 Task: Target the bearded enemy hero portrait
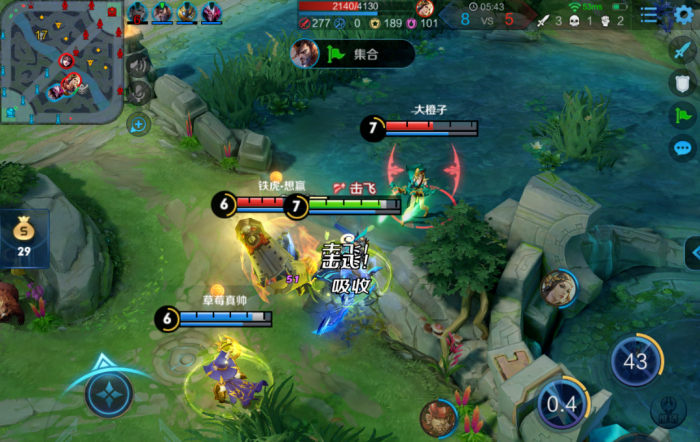(x=435, y=416)
